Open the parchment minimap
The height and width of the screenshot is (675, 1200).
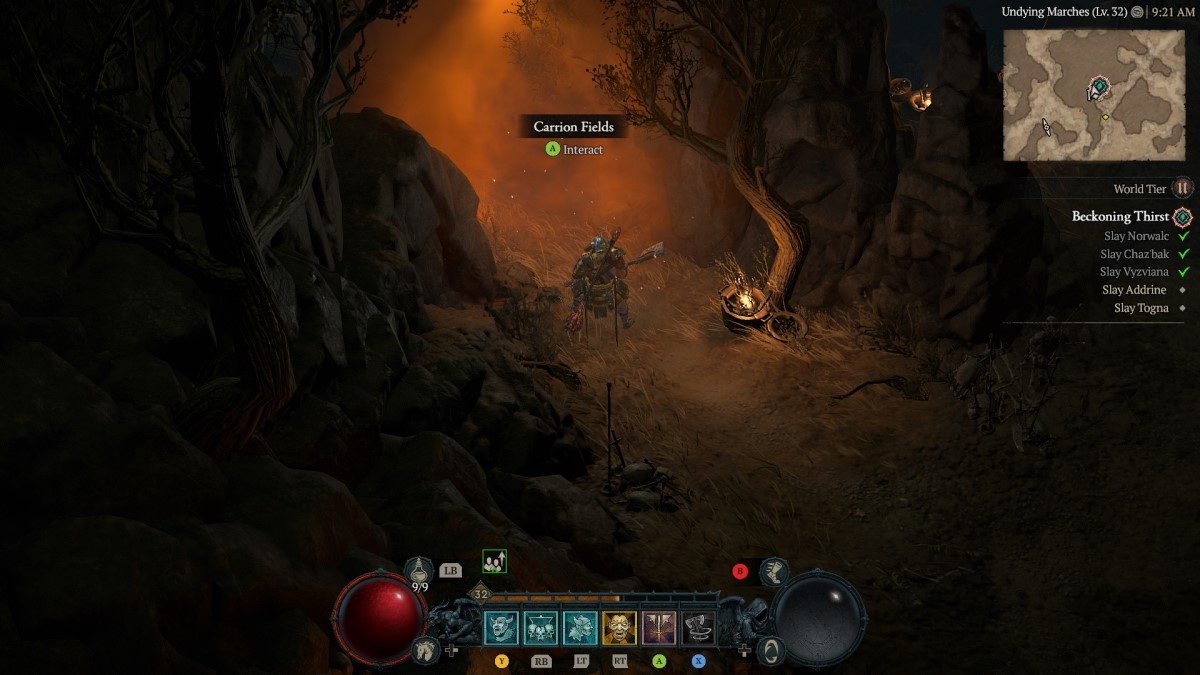(1093, 95)
